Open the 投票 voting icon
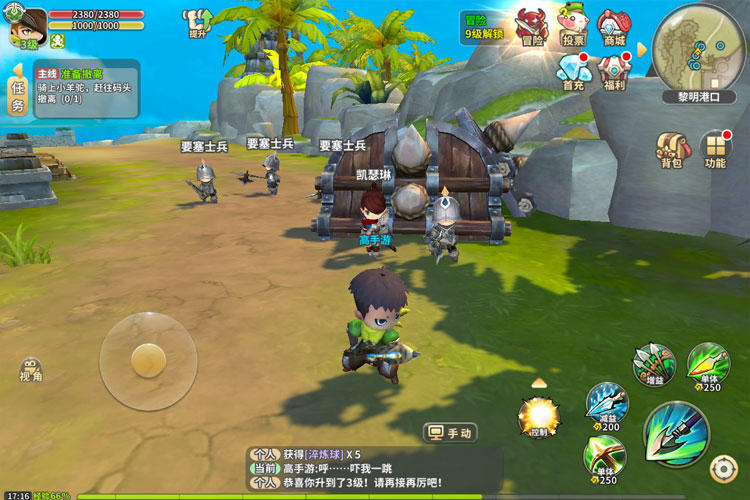 pos(573,26)
